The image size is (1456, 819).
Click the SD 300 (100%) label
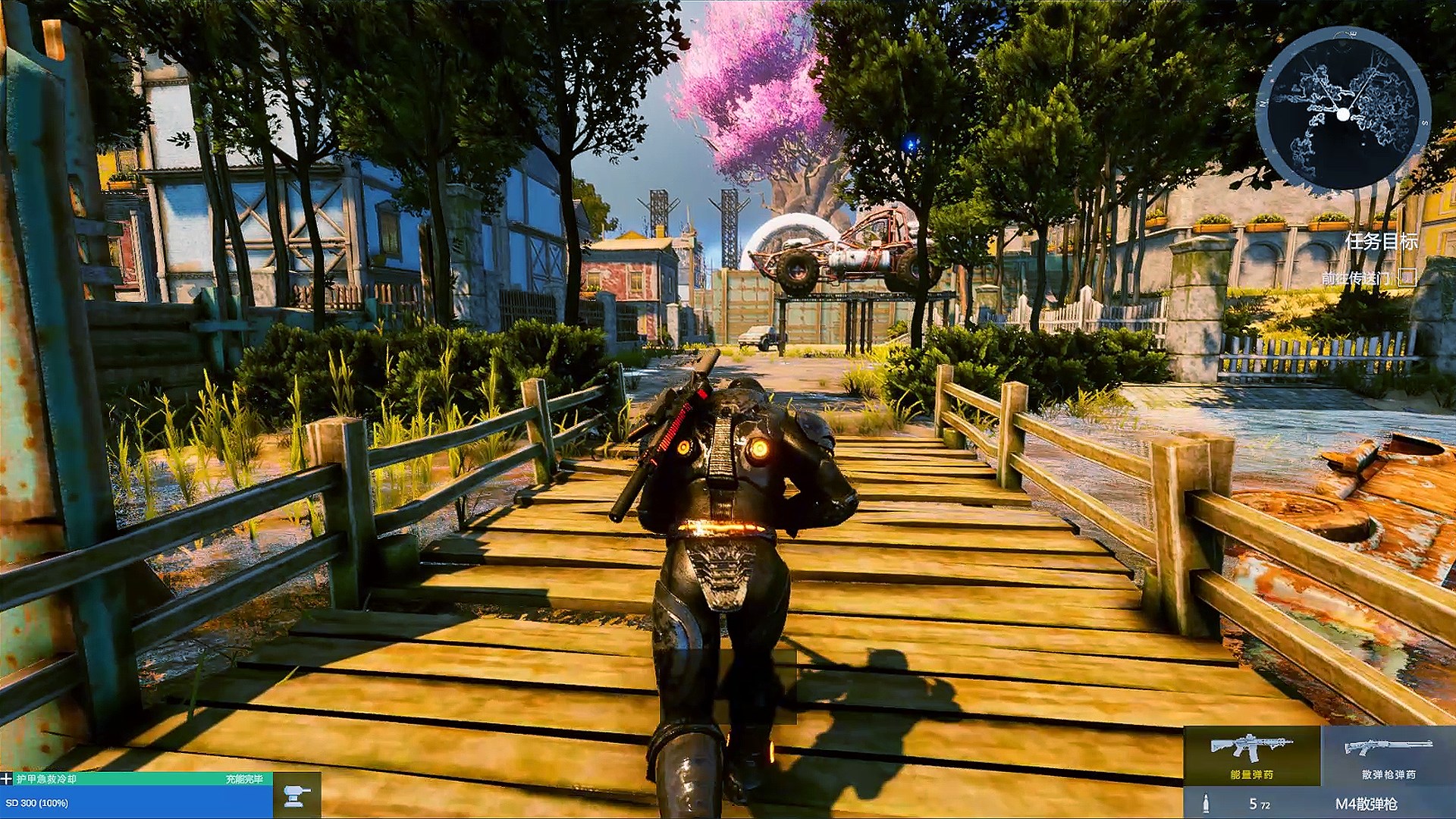coord(37,802)
